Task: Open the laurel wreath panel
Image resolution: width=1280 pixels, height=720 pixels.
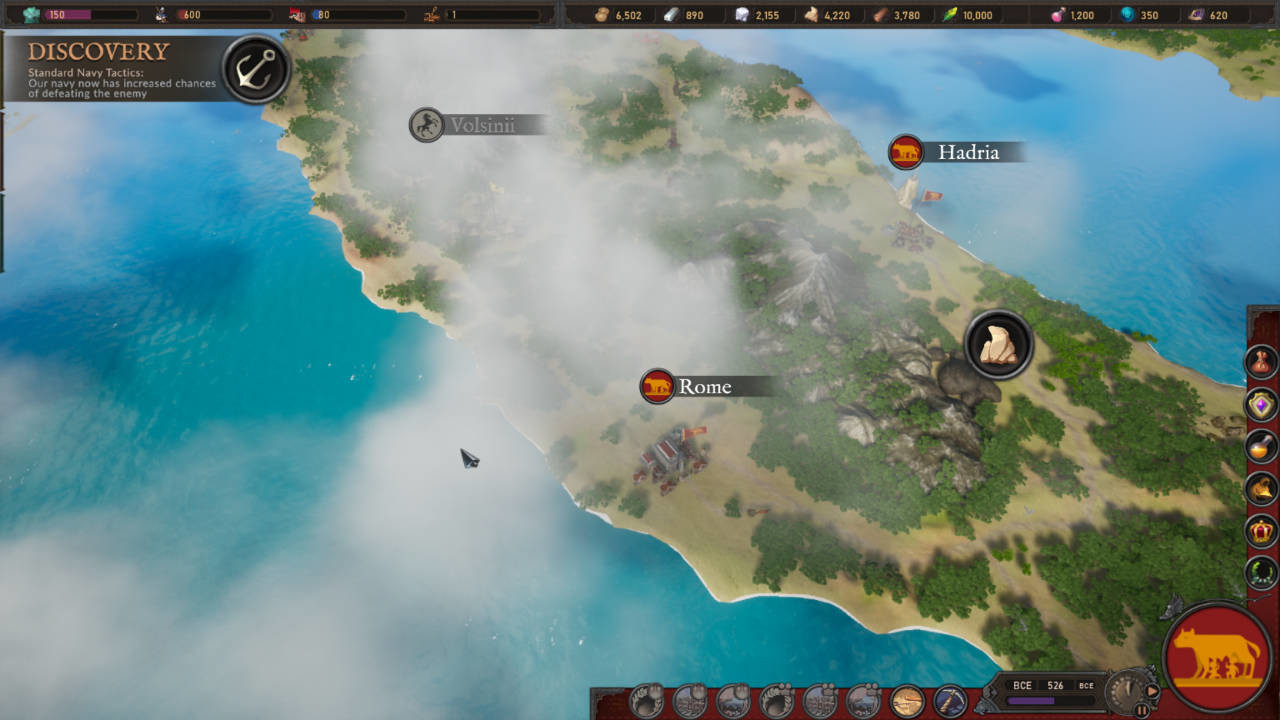Action: coord(1262,572)
